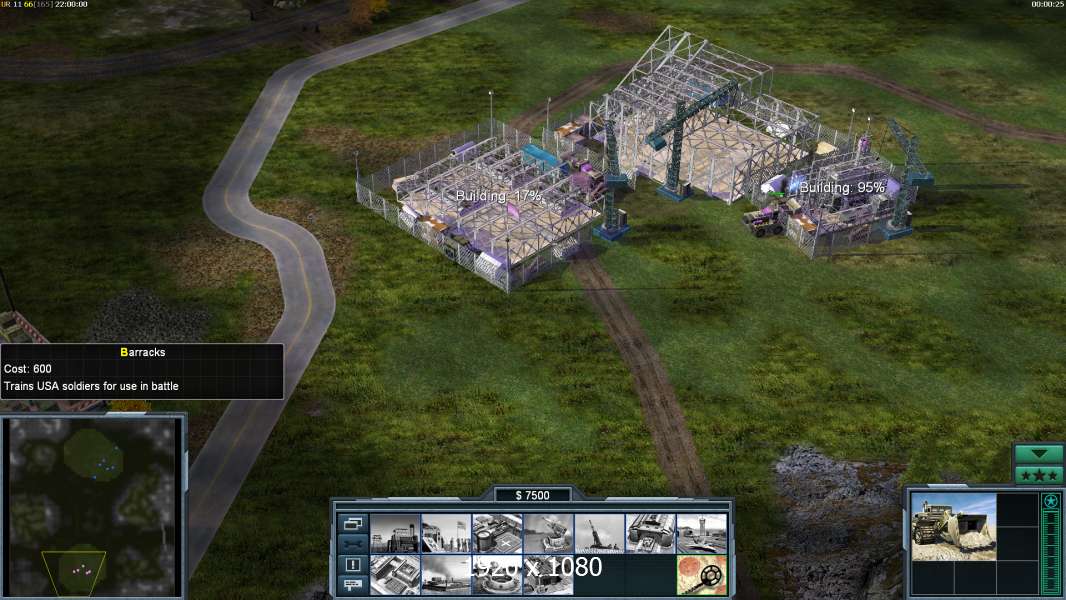1066x600 pixels.
Task: Pick the Airfield with control tower icon
Action: (701, 534)
